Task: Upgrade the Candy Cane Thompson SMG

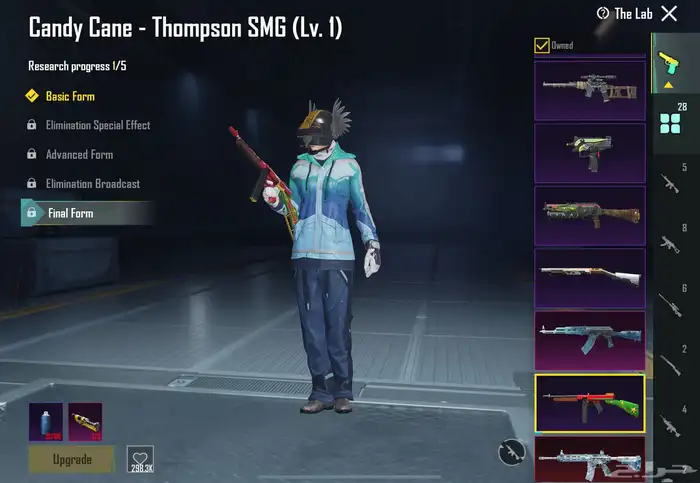Action: (x=71, y=458)
